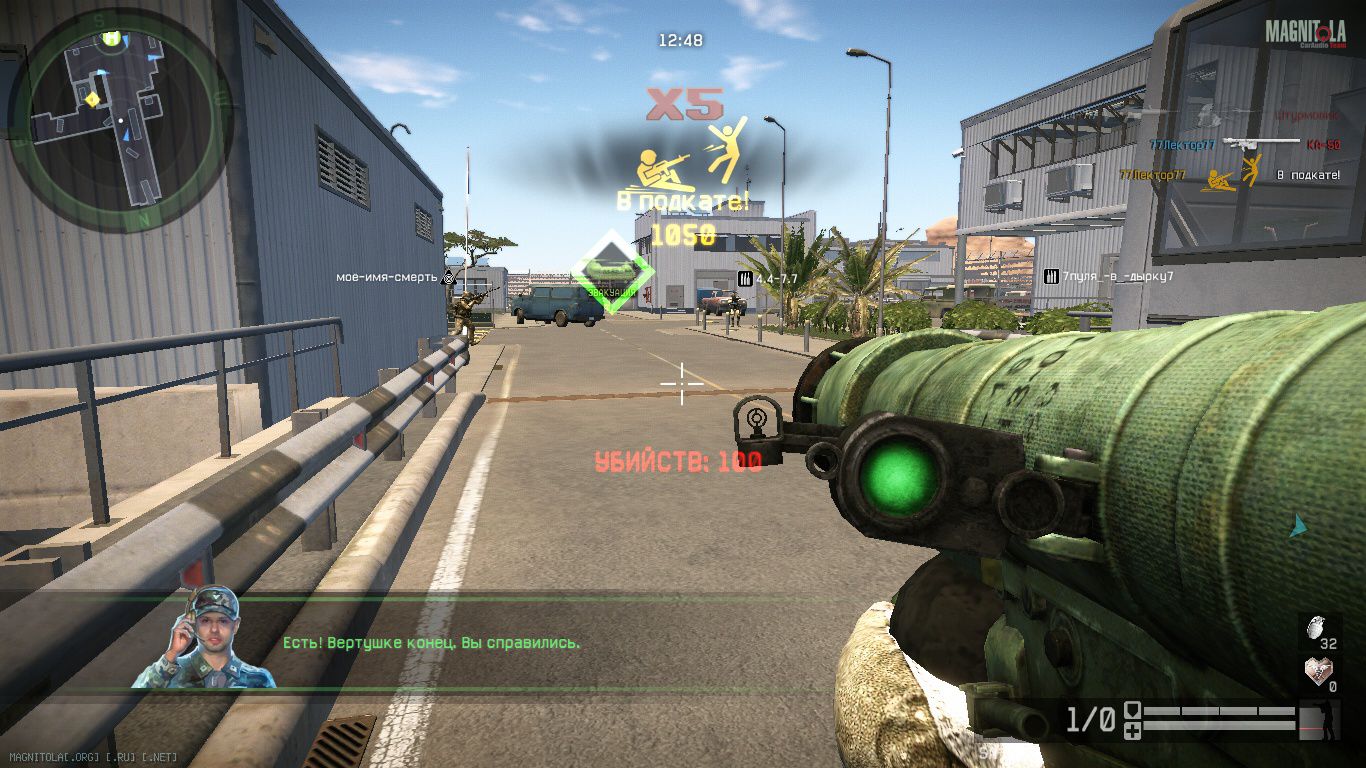Image resolution: width=1366 pixels, height=768 pixels.
Task: Select the armor icon showing 0
Action: (1317, 672)
